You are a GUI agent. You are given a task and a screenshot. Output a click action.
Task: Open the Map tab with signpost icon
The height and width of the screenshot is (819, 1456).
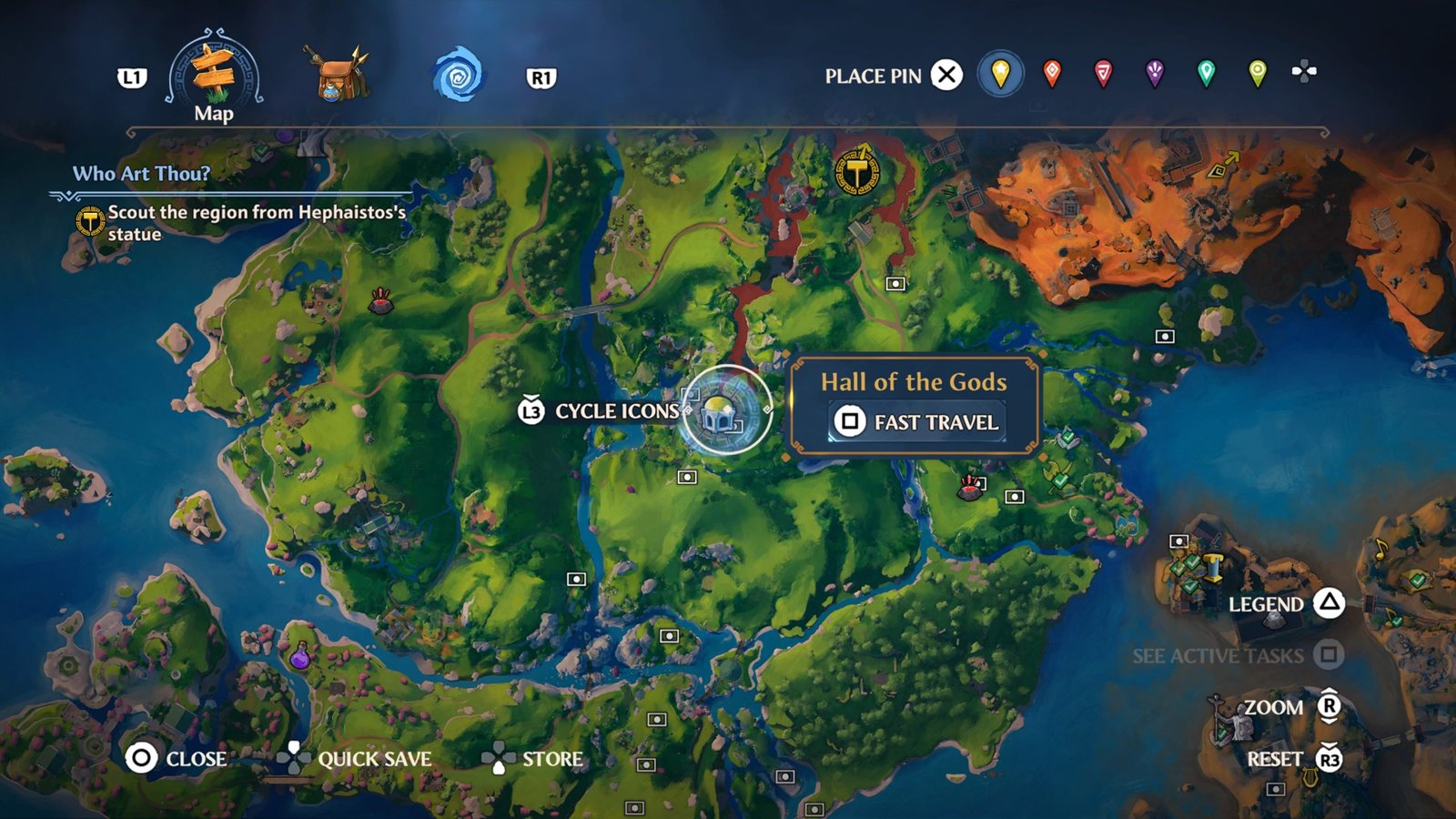tap(215, 76)
